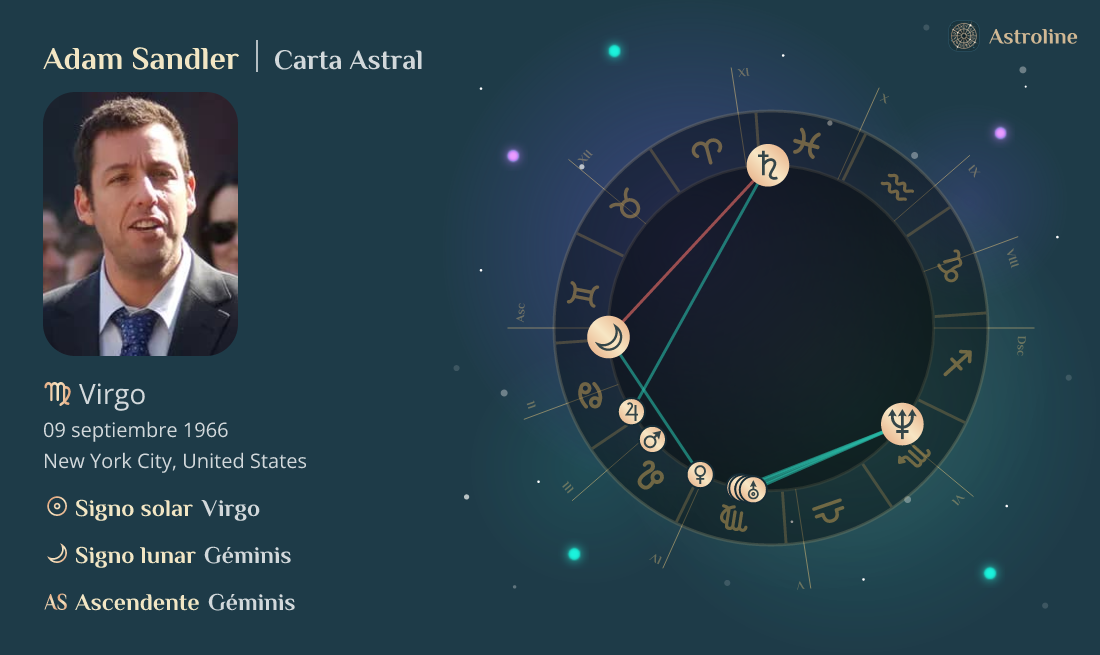The height and width of the screenshot is (655, 1100).
Task: Click the Astroline logo
Action: point(1013,37)
